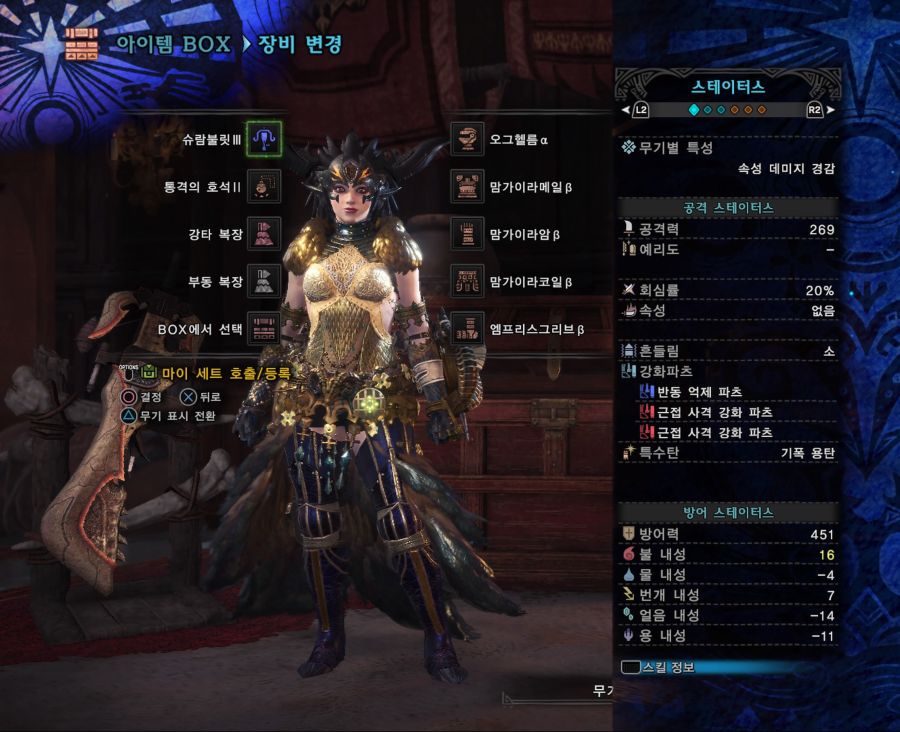This screenshot has height=732, width=900.
Task: Select the 부동 복장 mantle slot
Action: [264, 281]
